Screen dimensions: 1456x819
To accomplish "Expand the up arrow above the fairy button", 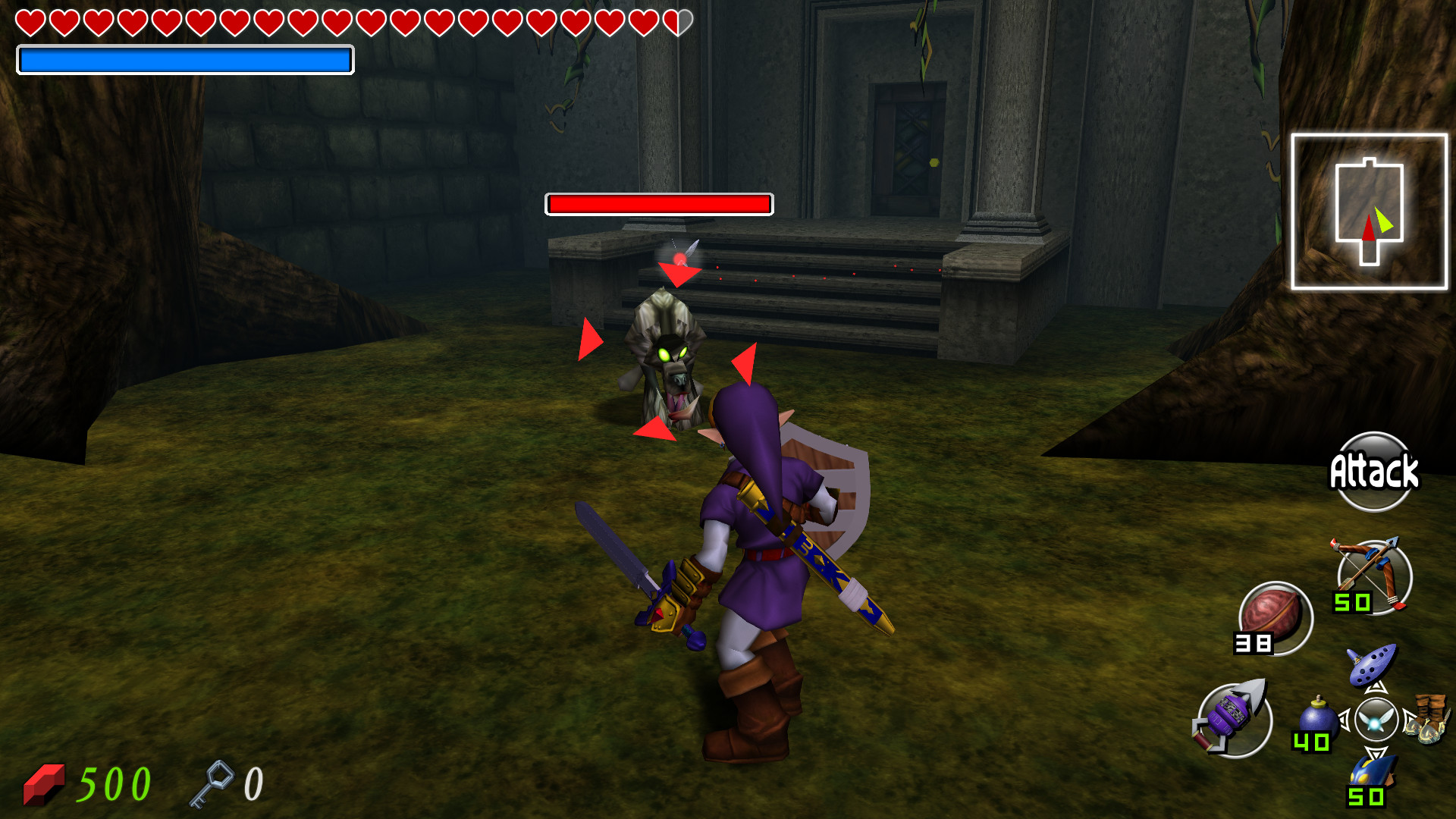I will [1376, 689].
